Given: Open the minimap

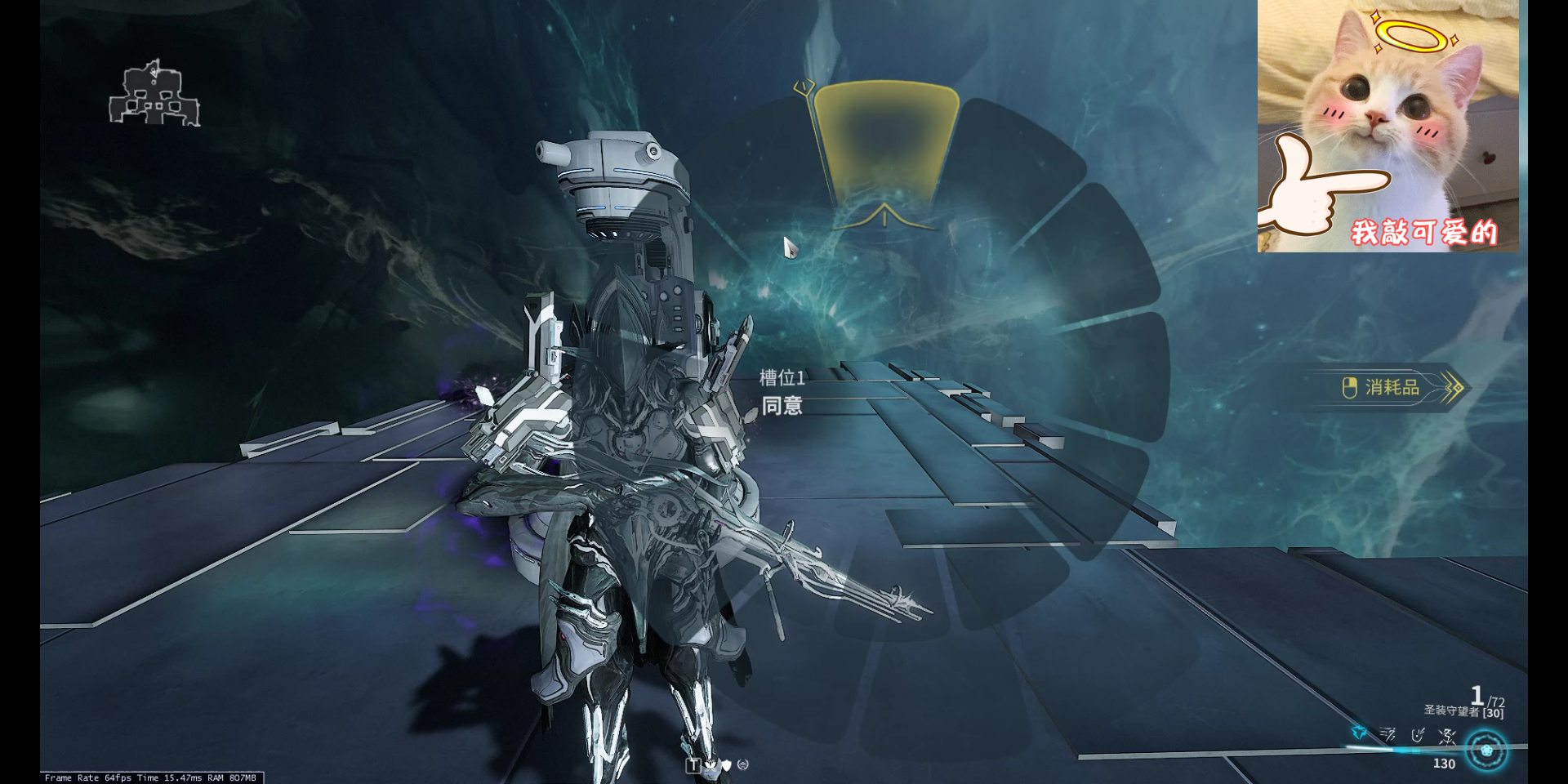Looking at the screenshot, I should click(154, 94).
